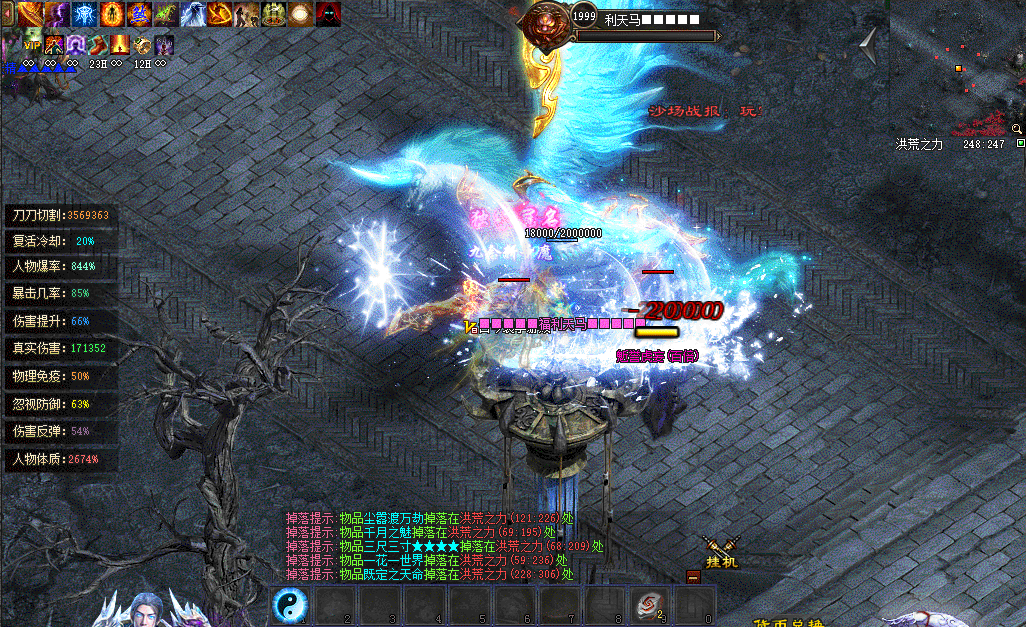Click the golden temple altar icon

(274, 14)
